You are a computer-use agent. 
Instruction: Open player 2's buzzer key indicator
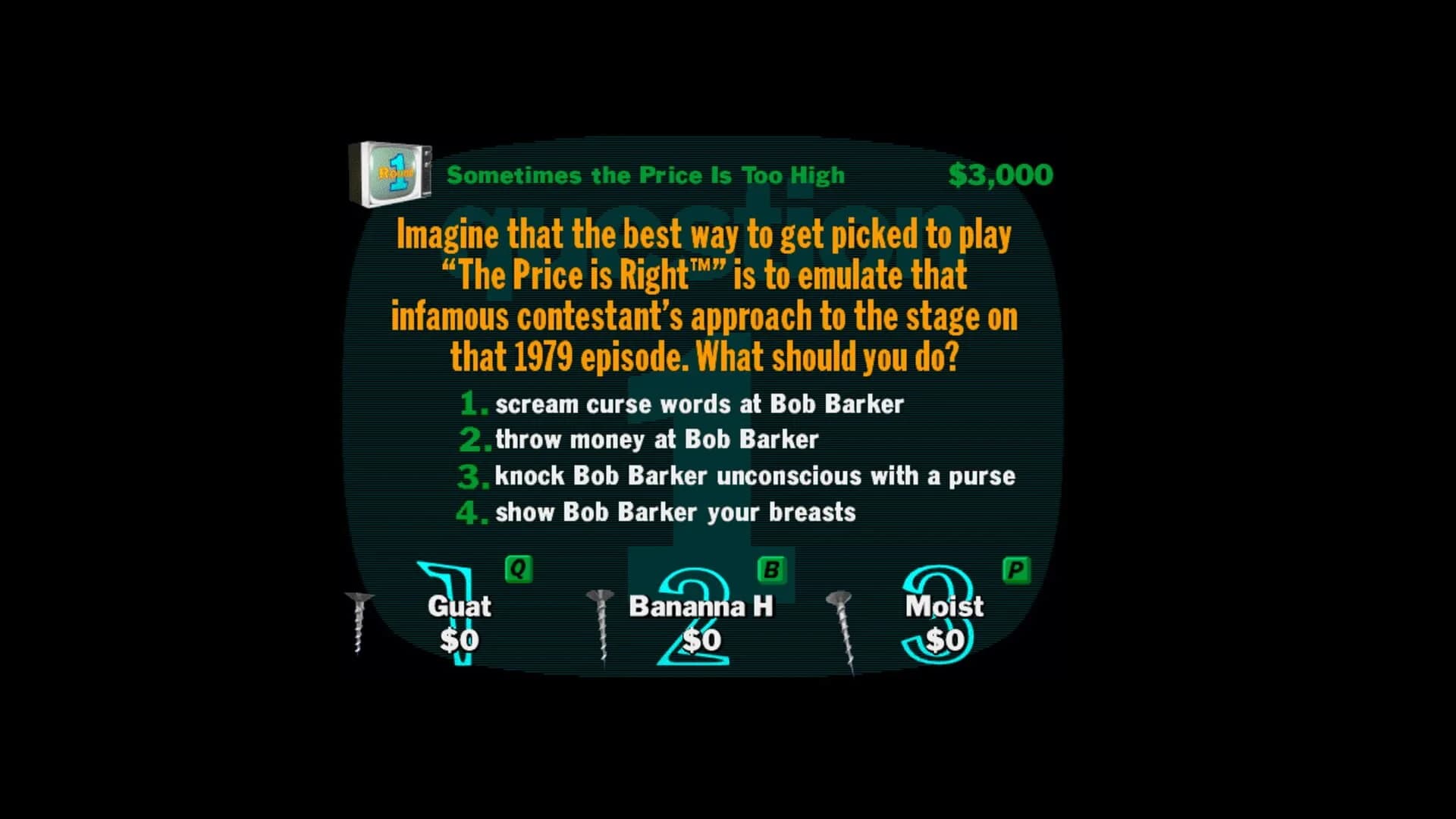pos(773,569)
